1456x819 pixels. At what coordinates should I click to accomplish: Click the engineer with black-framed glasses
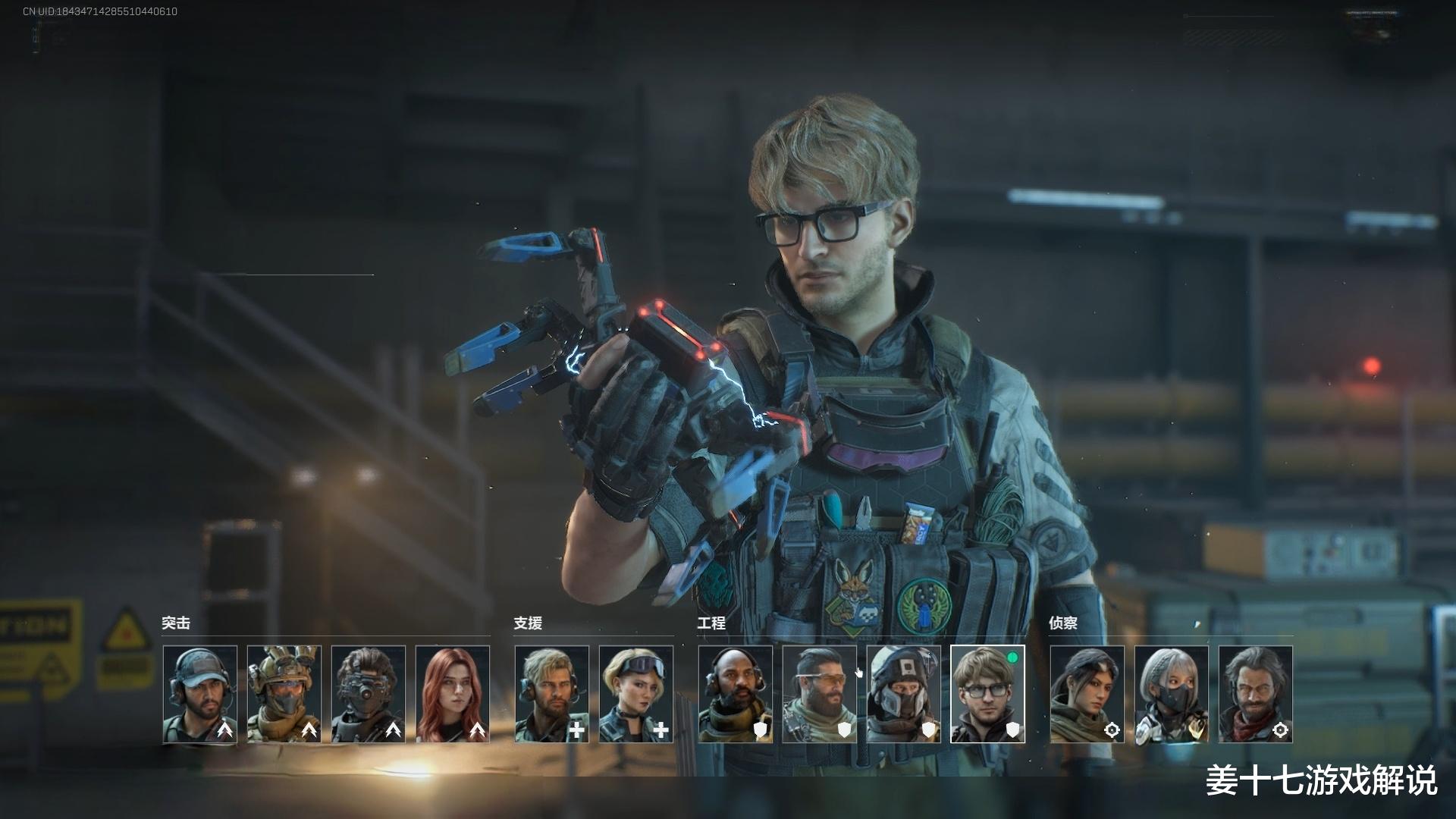(x=987, y=694)
